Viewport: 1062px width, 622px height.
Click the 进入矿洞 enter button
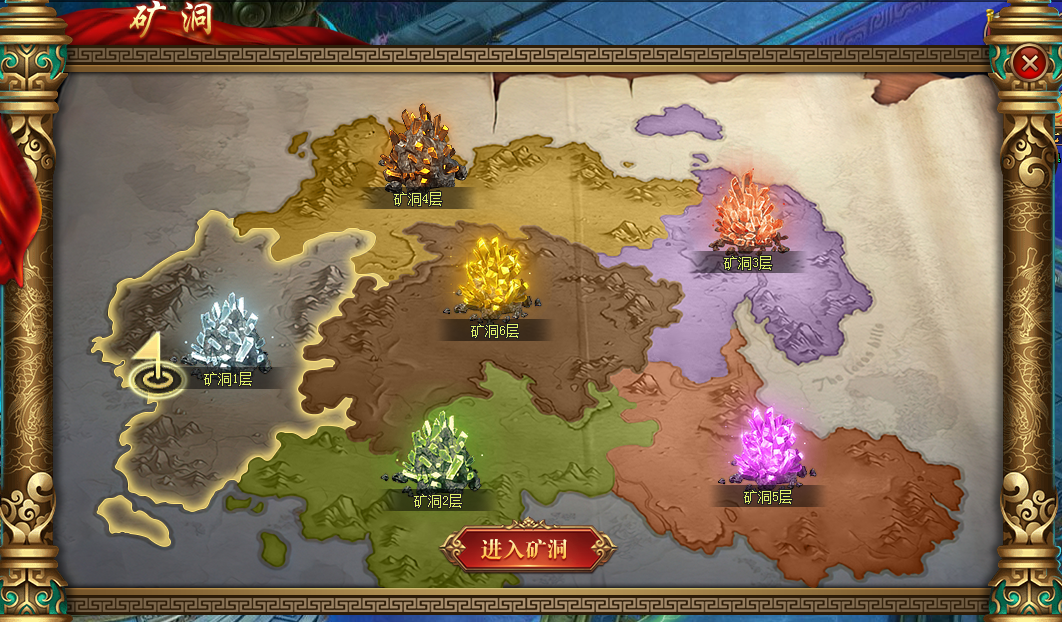pyautogui.click(x=525, y=549)
